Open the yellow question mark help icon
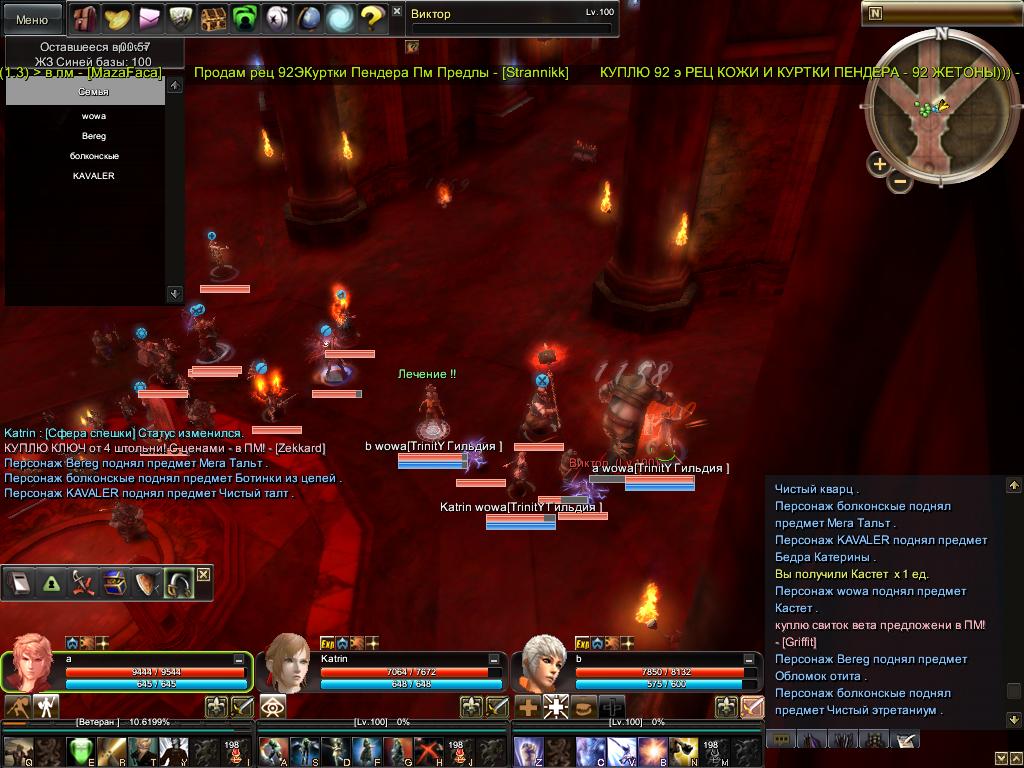Viewport: 1024px width, 768px height. (x=372, y=17)
